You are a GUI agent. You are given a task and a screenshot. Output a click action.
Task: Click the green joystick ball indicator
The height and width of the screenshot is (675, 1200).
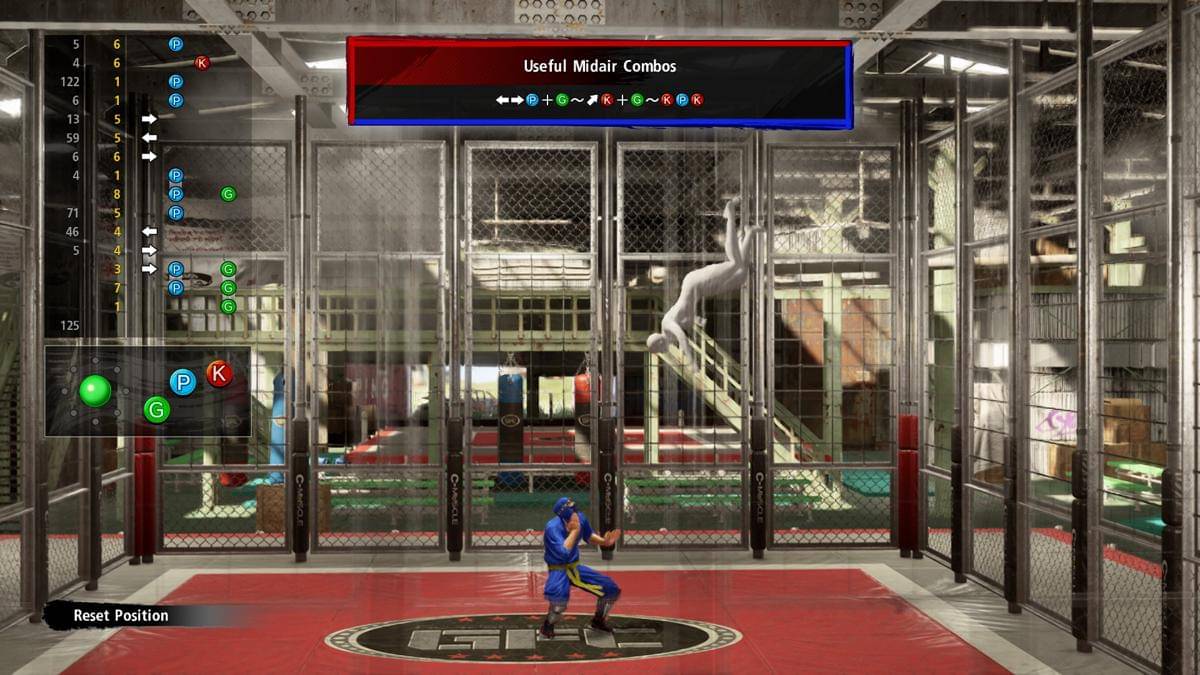coord(96,389)
